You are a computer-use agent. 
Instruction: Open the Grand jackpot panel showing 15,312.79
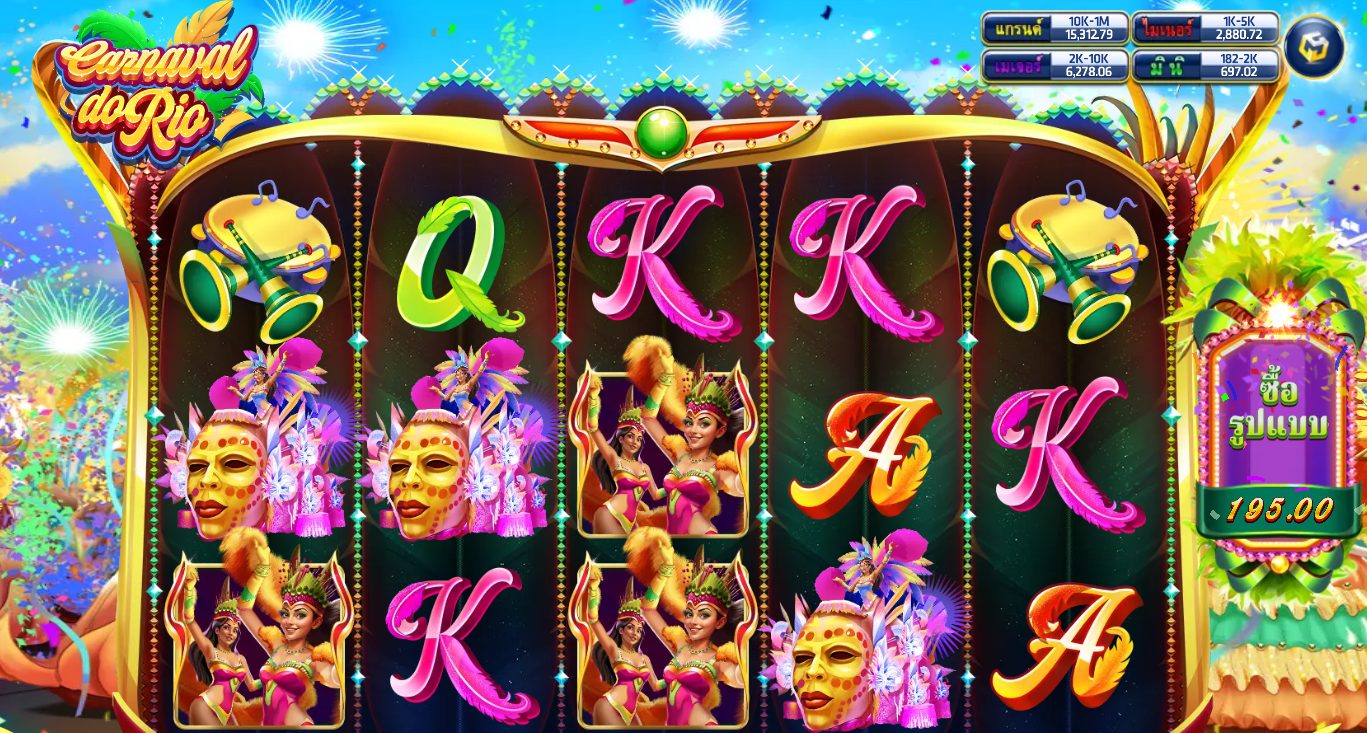point(1055,28)
